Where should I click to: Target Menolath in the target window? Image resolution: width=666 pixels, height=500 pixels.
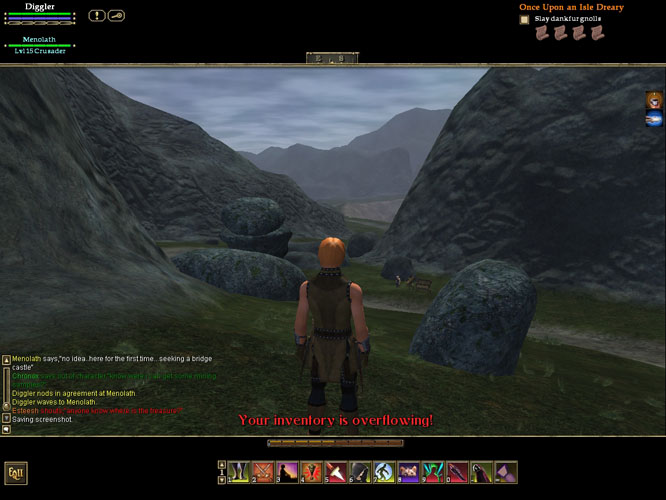(40, 40)
